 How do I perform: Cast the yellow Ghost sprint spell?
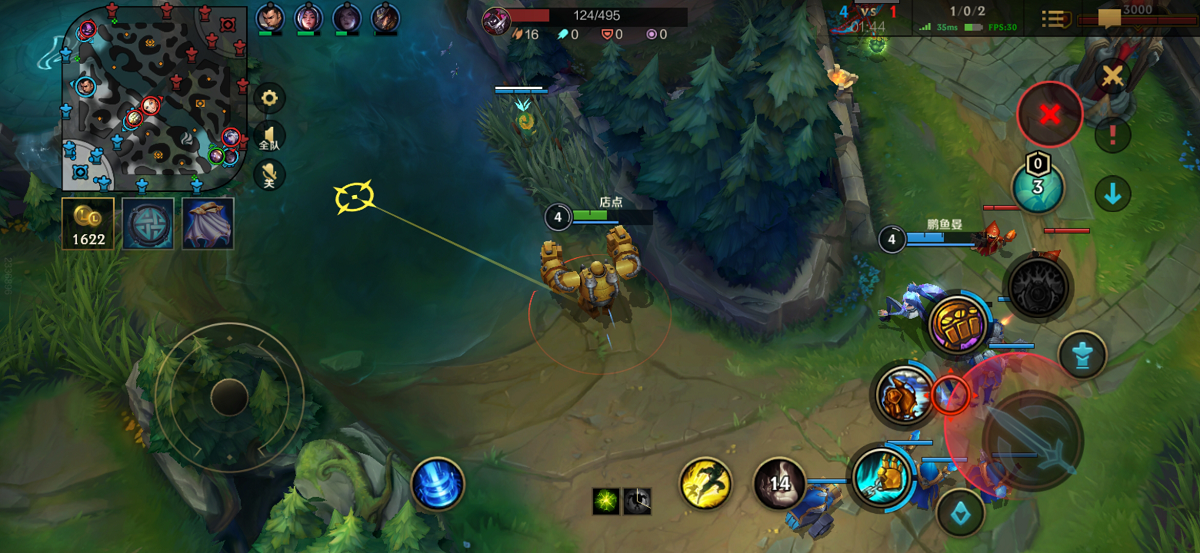click(x=706, y=484)
